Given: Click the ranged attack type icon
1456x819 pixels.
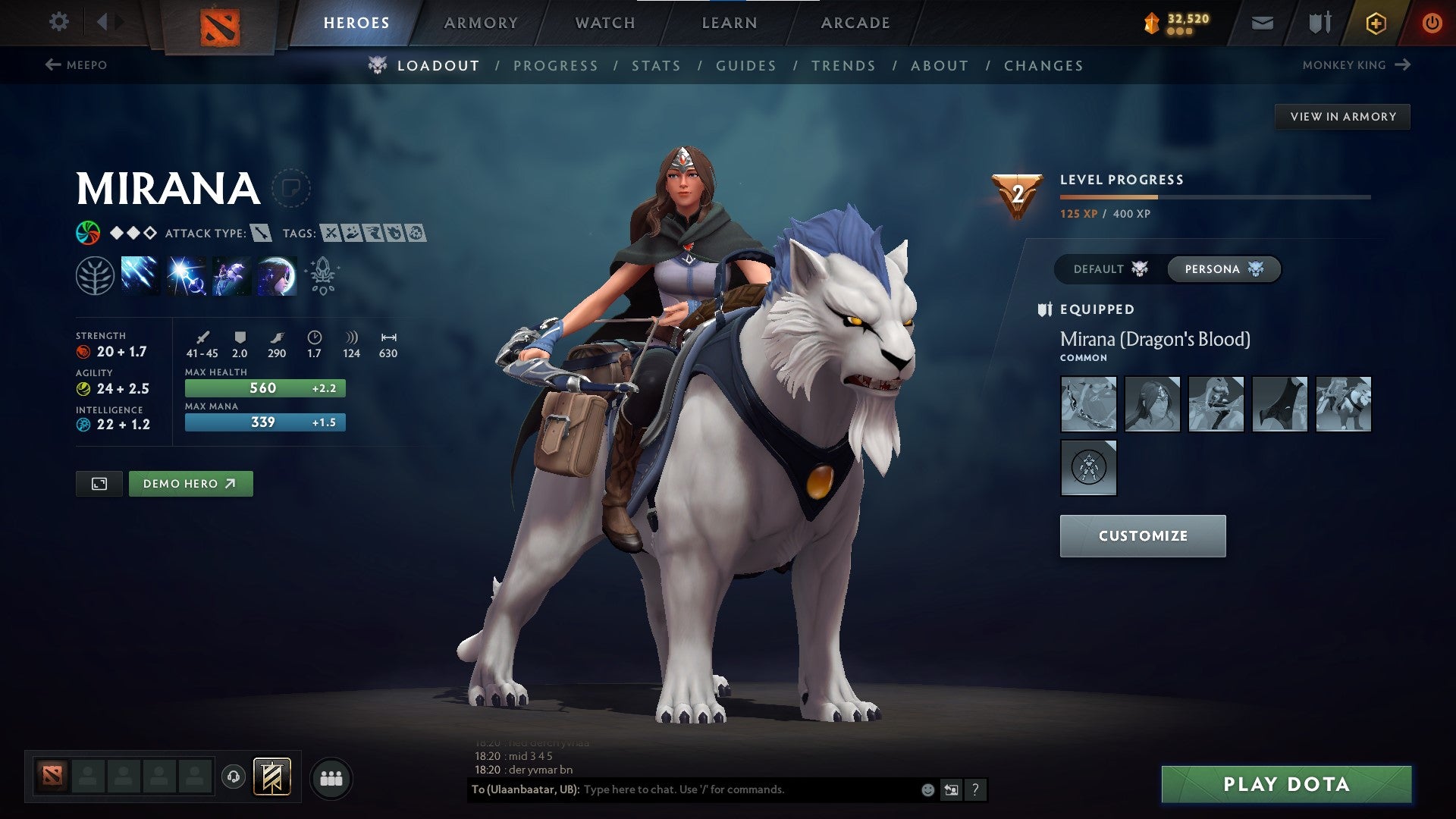Looking at the screenshot, I should 262,234.
